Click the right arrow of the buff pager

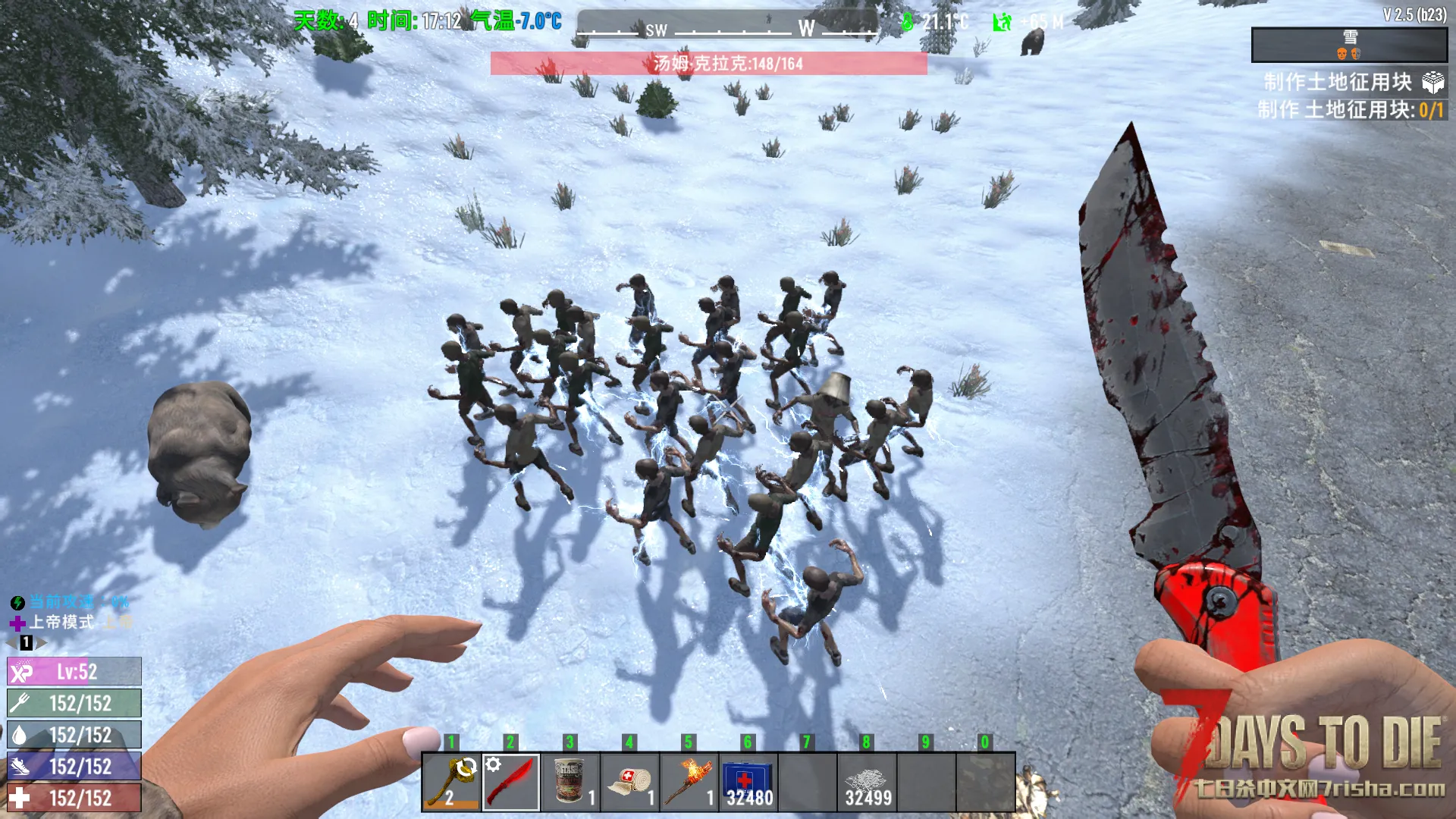(x=42, y=643)
